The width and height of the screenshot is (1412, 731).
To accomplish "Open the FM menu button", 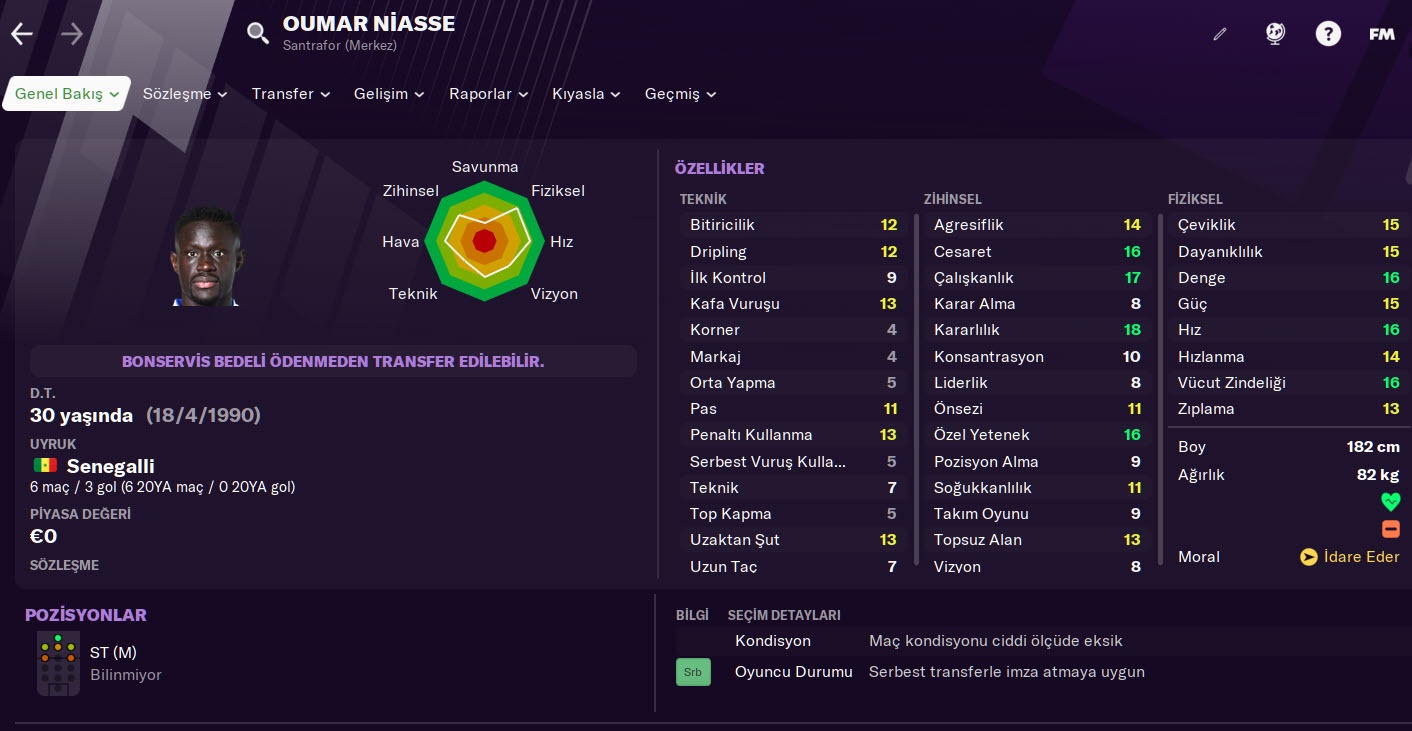I will [1382, 34].
